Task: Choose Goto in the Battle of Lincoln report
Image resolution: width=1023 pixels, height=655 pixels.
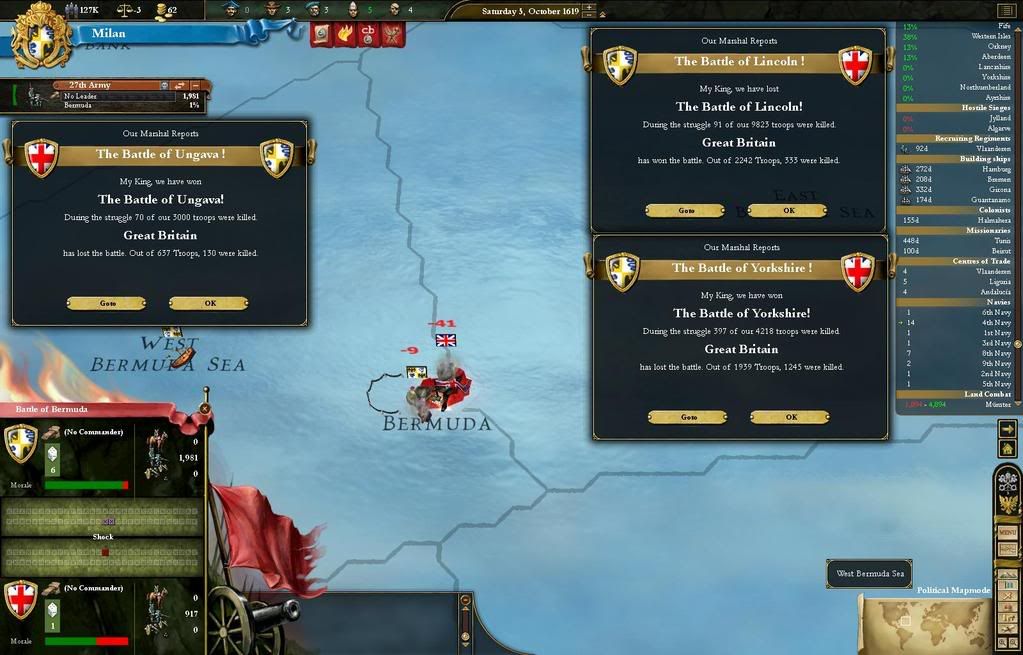Action: (x=686, y=211)
